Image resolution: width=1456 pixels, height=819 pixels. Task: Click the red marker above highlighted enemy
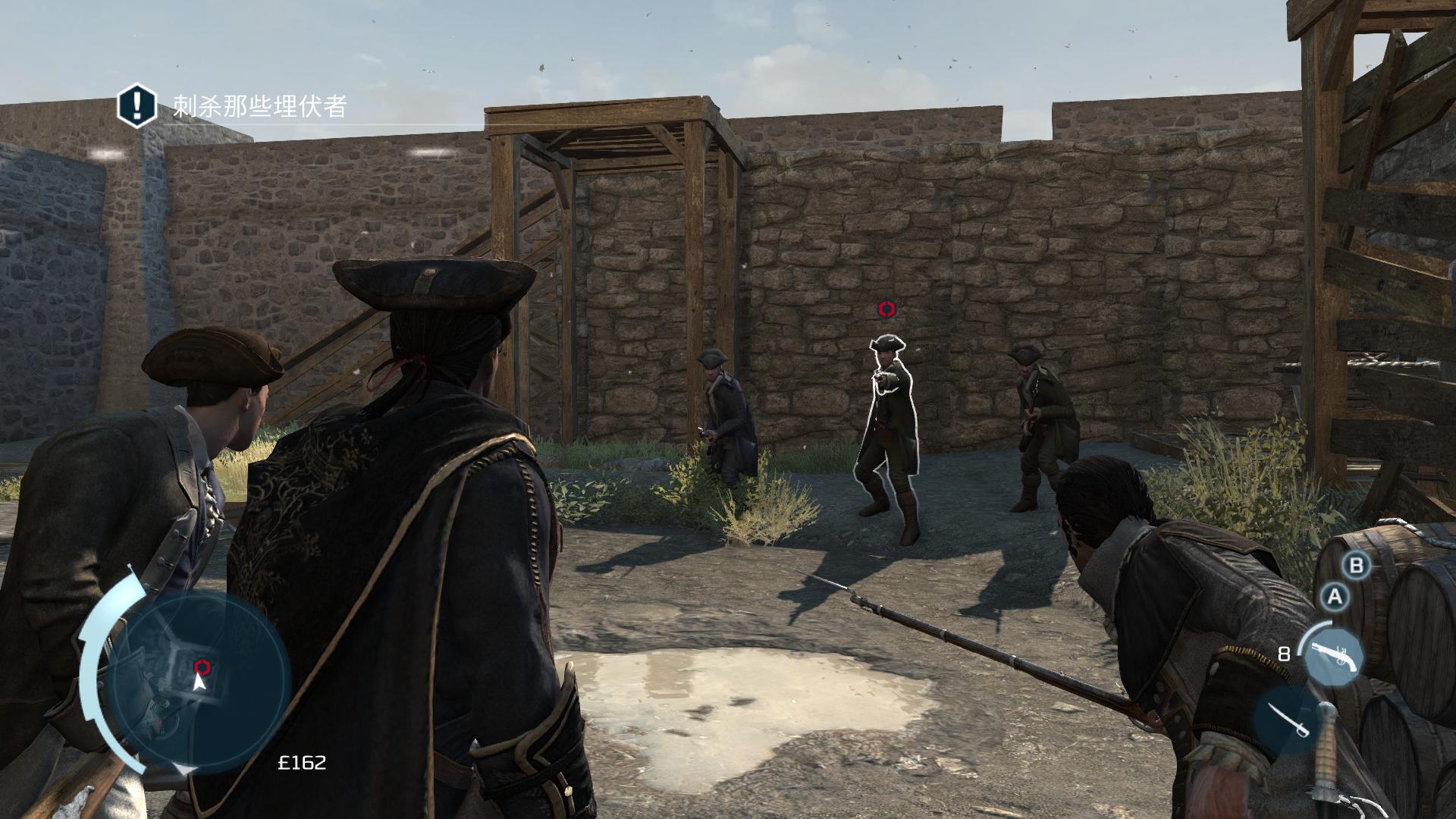pos(886,309)
